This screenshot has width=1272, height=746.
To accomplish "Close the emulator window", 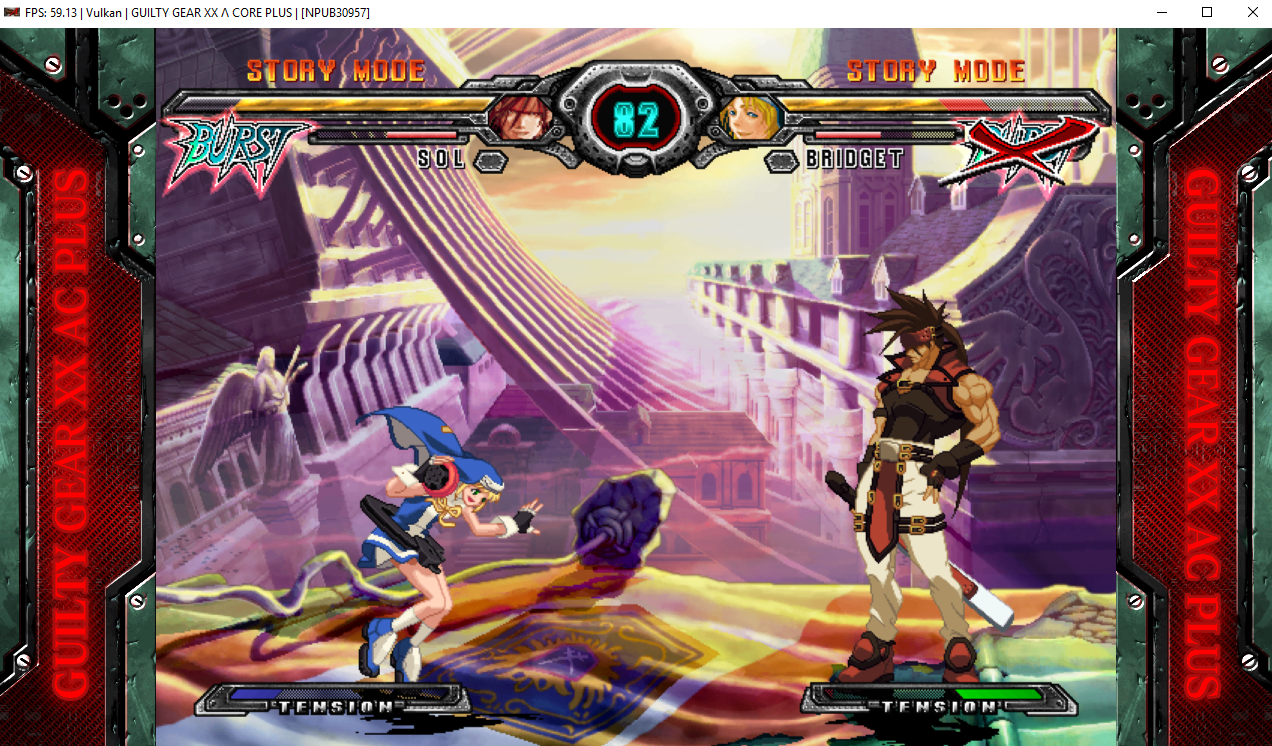I will 1252,13.
